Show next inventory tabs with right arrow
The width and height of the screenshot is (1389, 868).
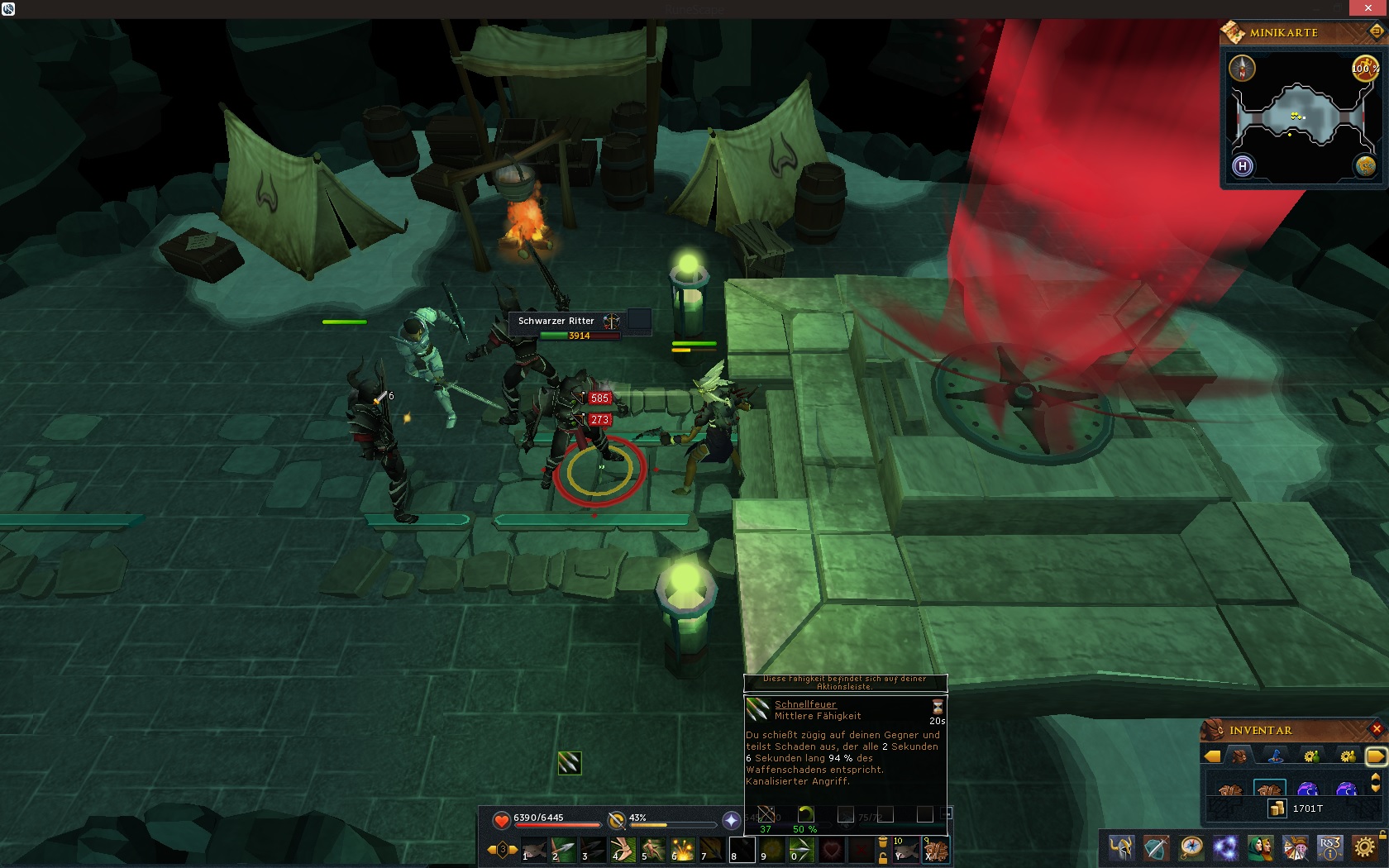pyautogui.click(x=1375, y=756)
